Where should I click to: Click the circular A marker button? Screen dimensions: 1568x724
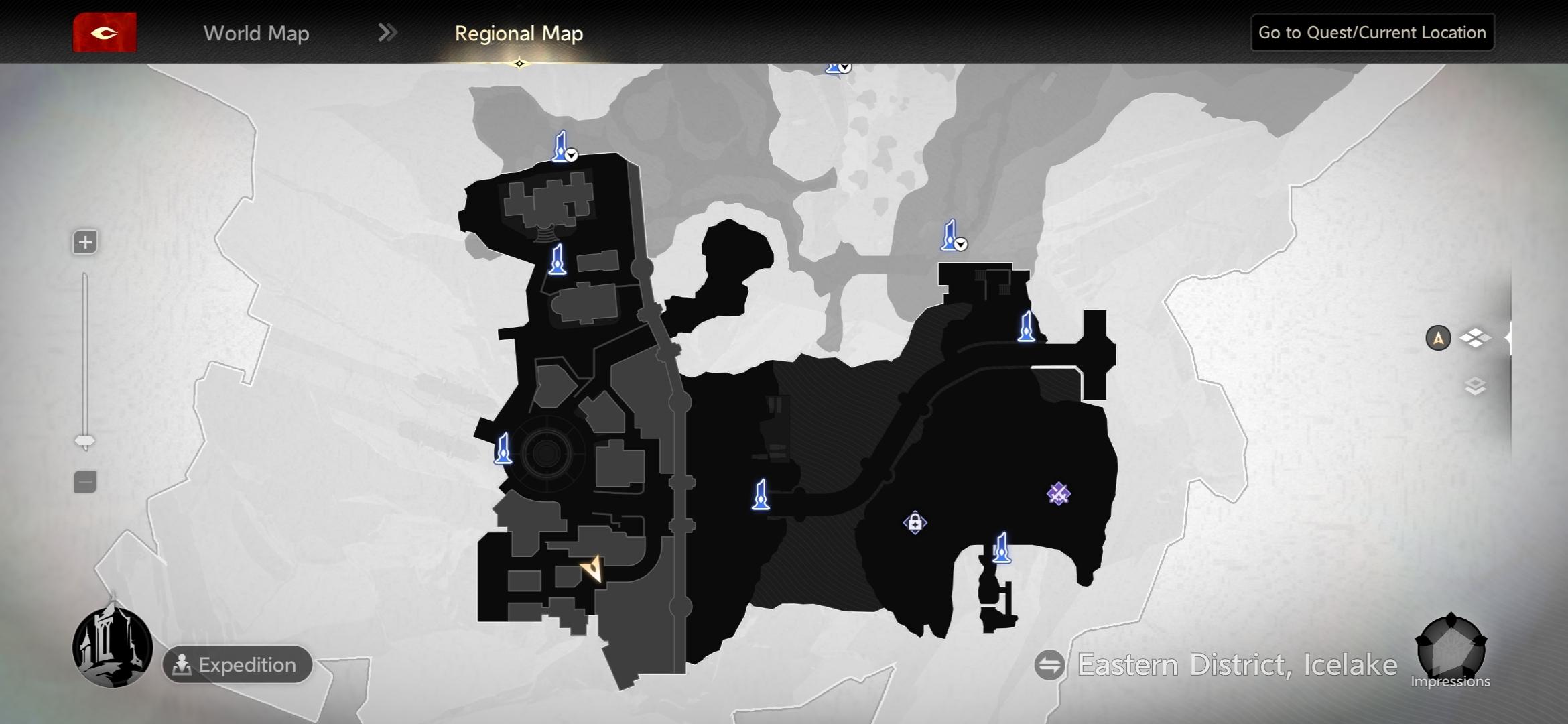[1438, 338]
